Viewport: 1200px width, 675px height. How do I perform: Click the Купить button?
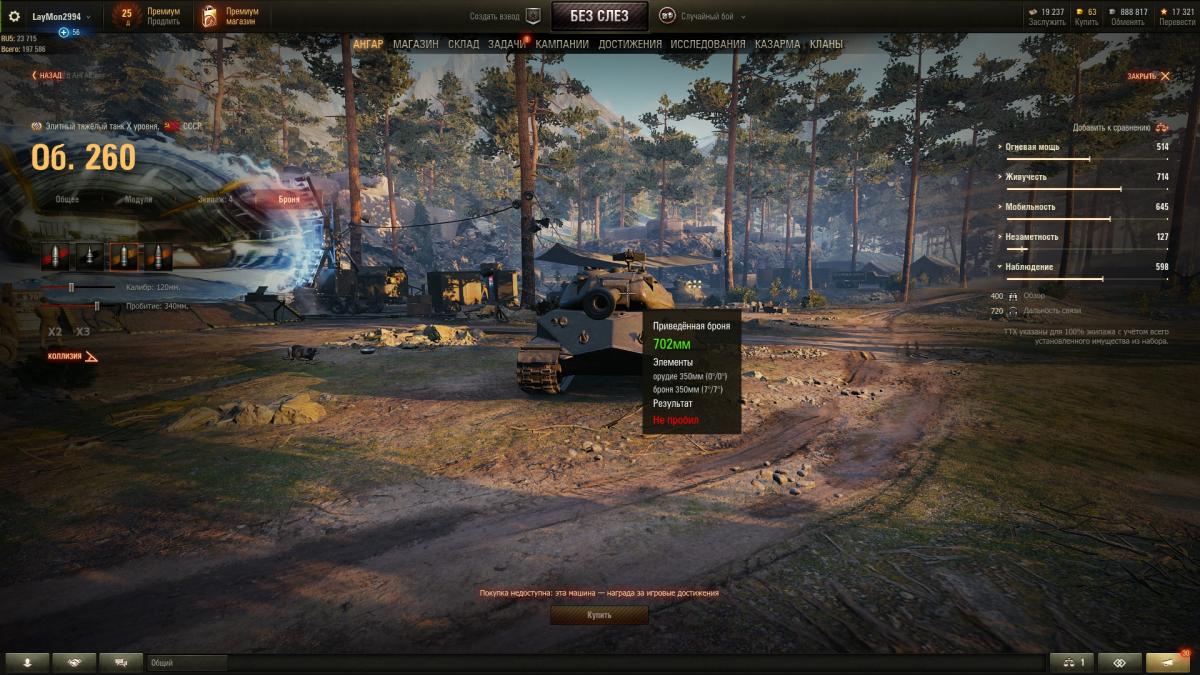pyautogui.click(x=599, y=615)
